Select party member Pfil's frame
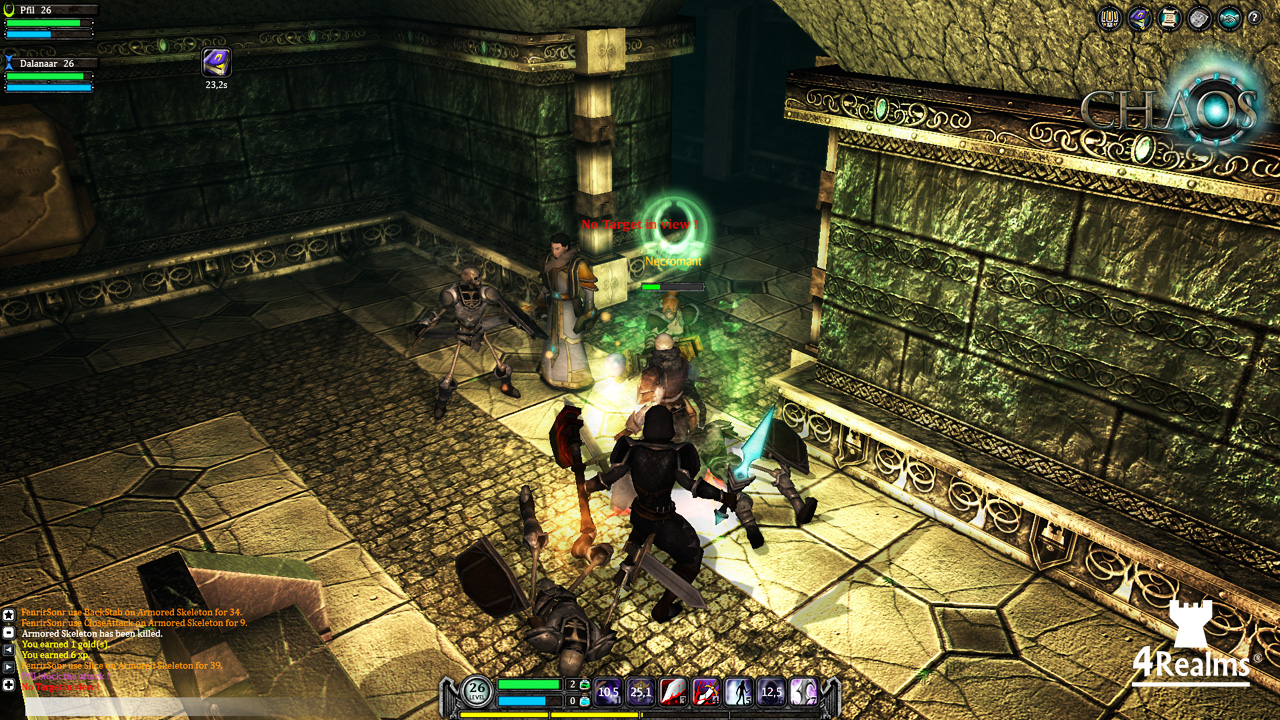Image resolution: width=1280 pixels, height=720 pixels. [50, 21]
